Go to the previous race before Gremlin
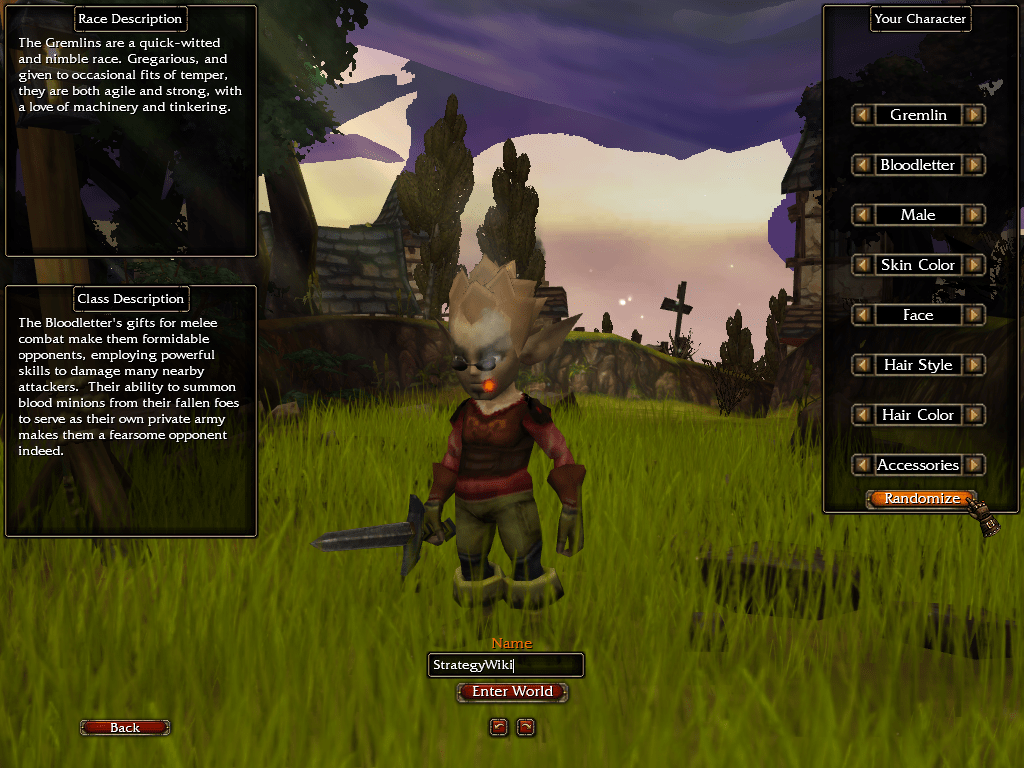This screenshot has width=1024, height=768. (861, 115)
